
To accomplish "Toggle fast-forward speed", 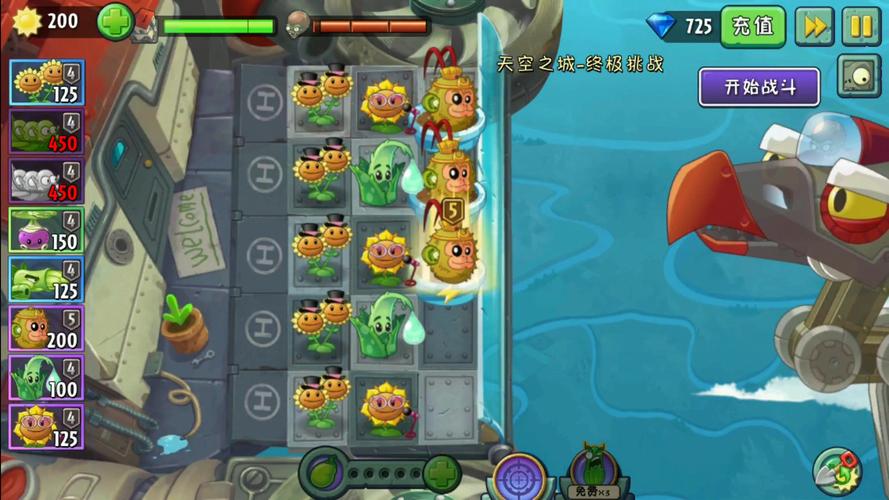I will pos(814,27).
